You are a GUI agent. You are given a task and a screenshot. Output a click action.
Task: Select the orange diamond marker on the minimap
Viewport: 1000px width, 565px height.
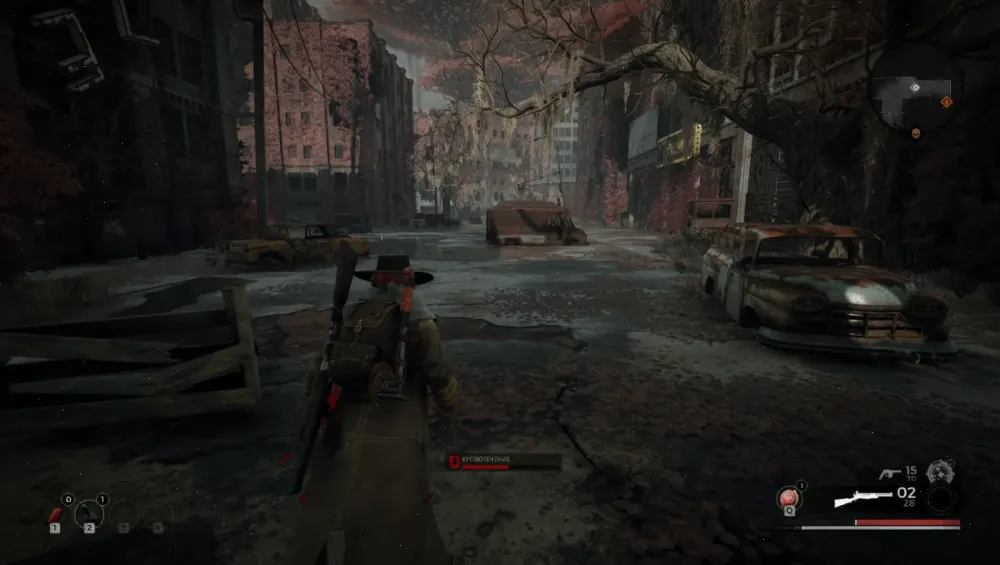click(946, 101)
